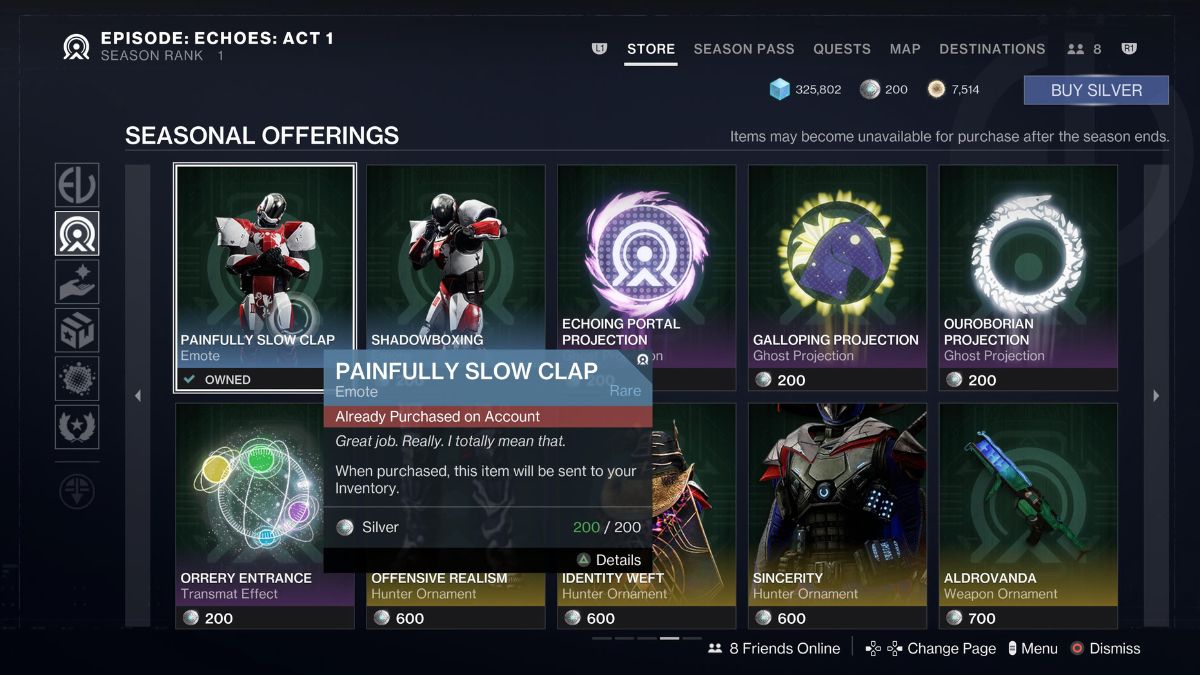The height and width of the screenshot is (675, 1200).
Task: Click the Buy Silver button
Action: [x=1096, y=90]
